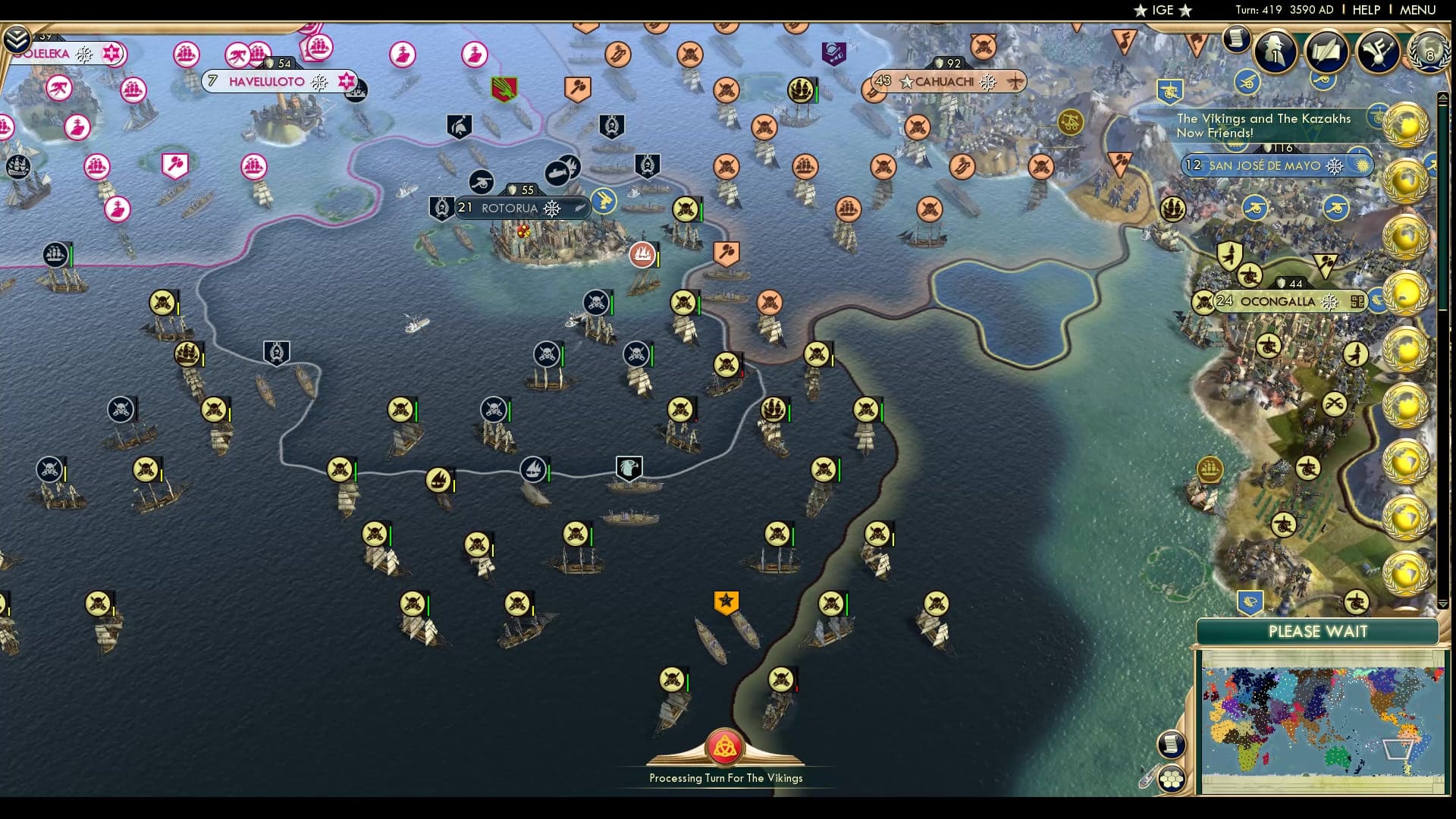1456x819 pixels.
Task: Toggle the IGE editor star in top bar
Action: pyautogui.click(x=1141, y=11)
